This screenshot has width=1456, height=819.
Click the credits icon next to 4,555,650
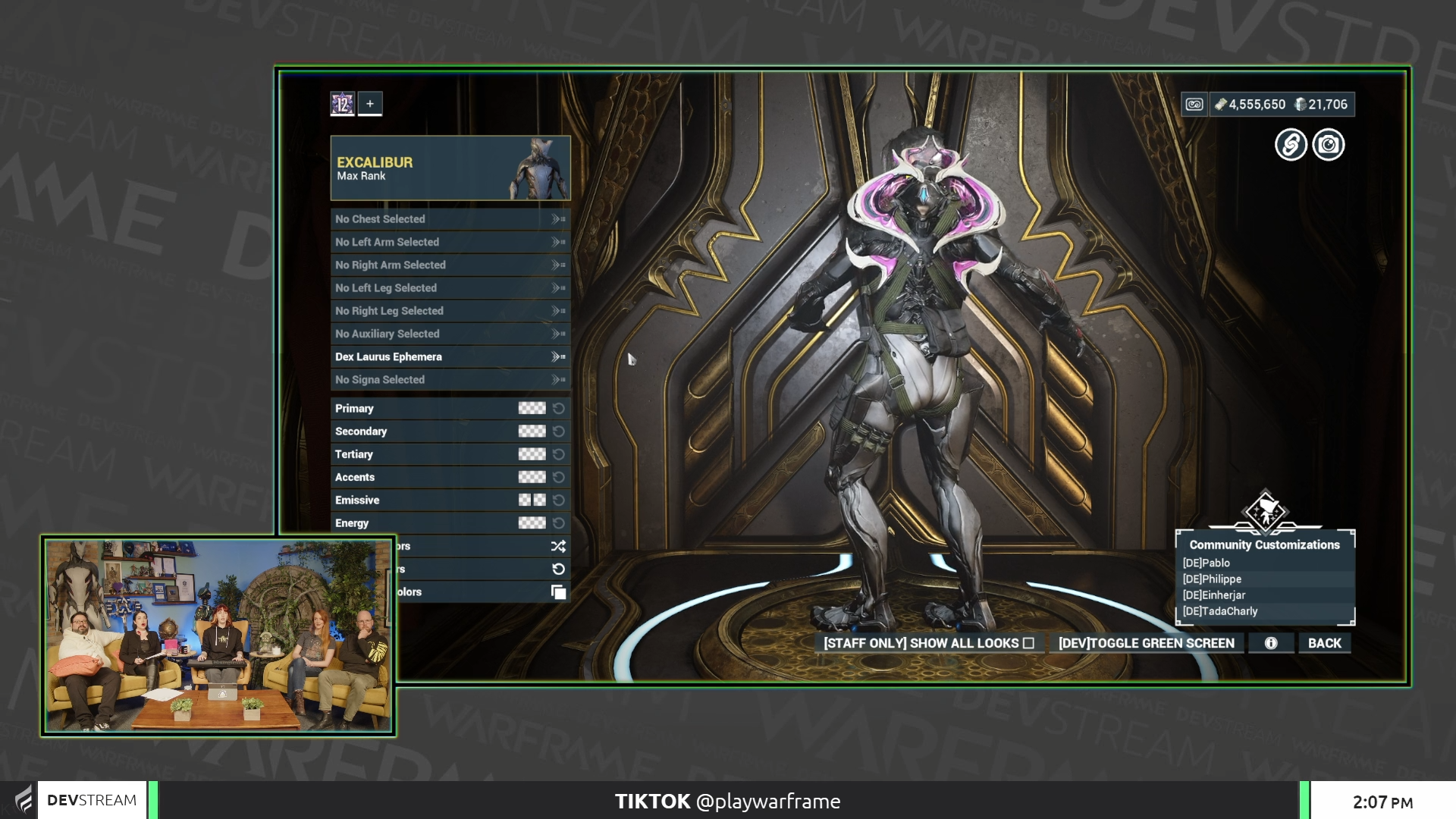click(x=1221, y=104)
